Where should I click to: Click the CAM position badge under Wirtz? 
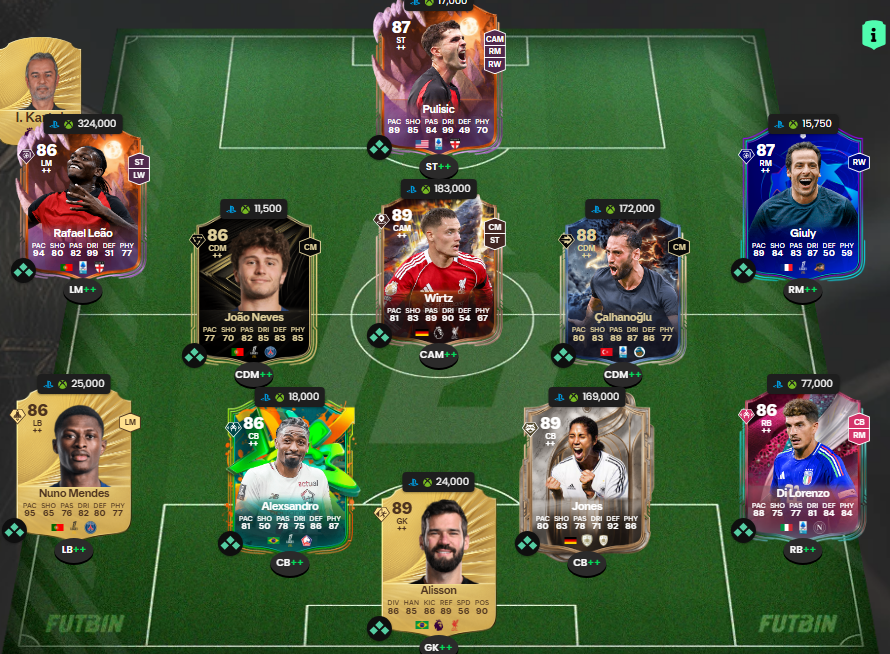(x=438, y=355)
